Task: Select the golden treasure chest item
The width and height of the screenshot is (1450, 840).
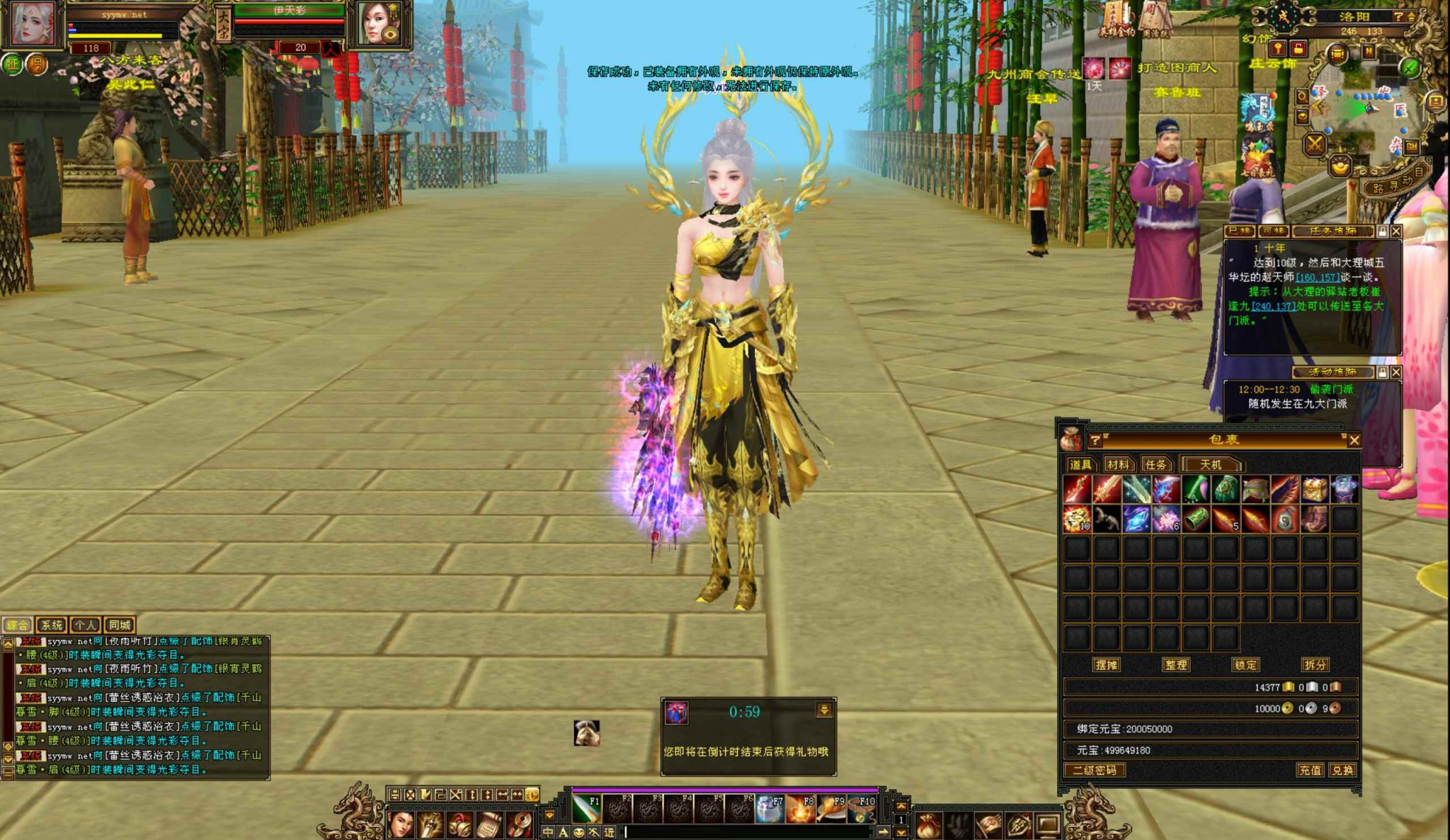Action: pos(1314,490)
